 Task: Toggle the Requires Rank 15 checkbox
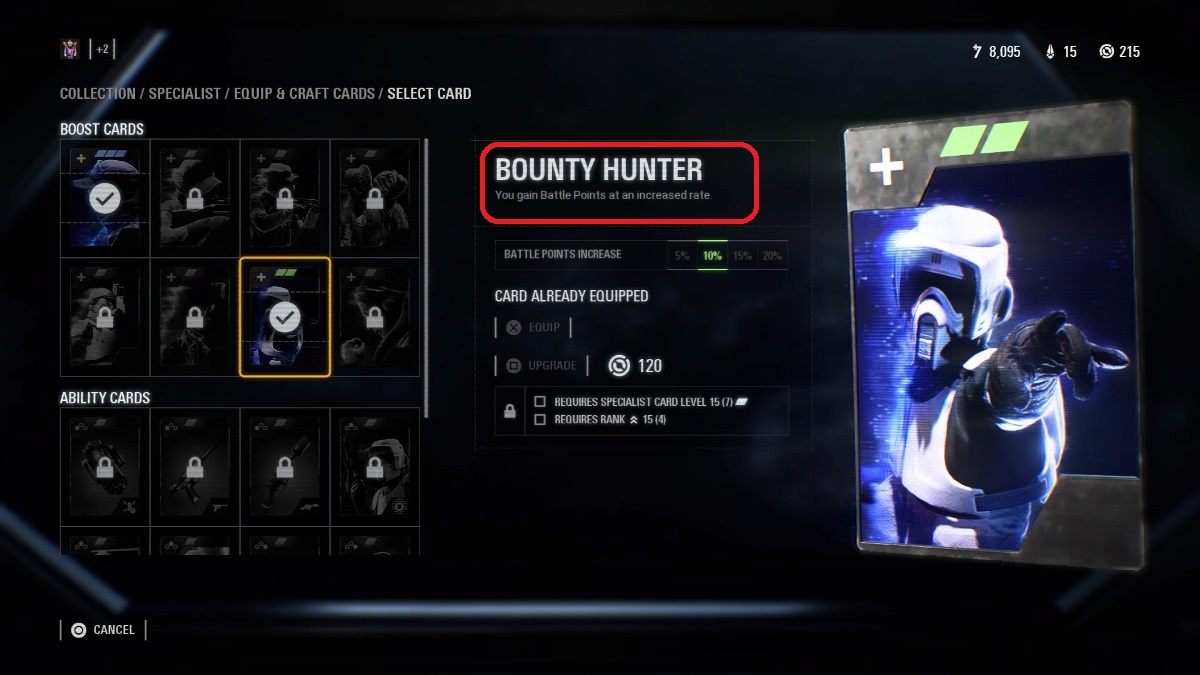(540, 419)
